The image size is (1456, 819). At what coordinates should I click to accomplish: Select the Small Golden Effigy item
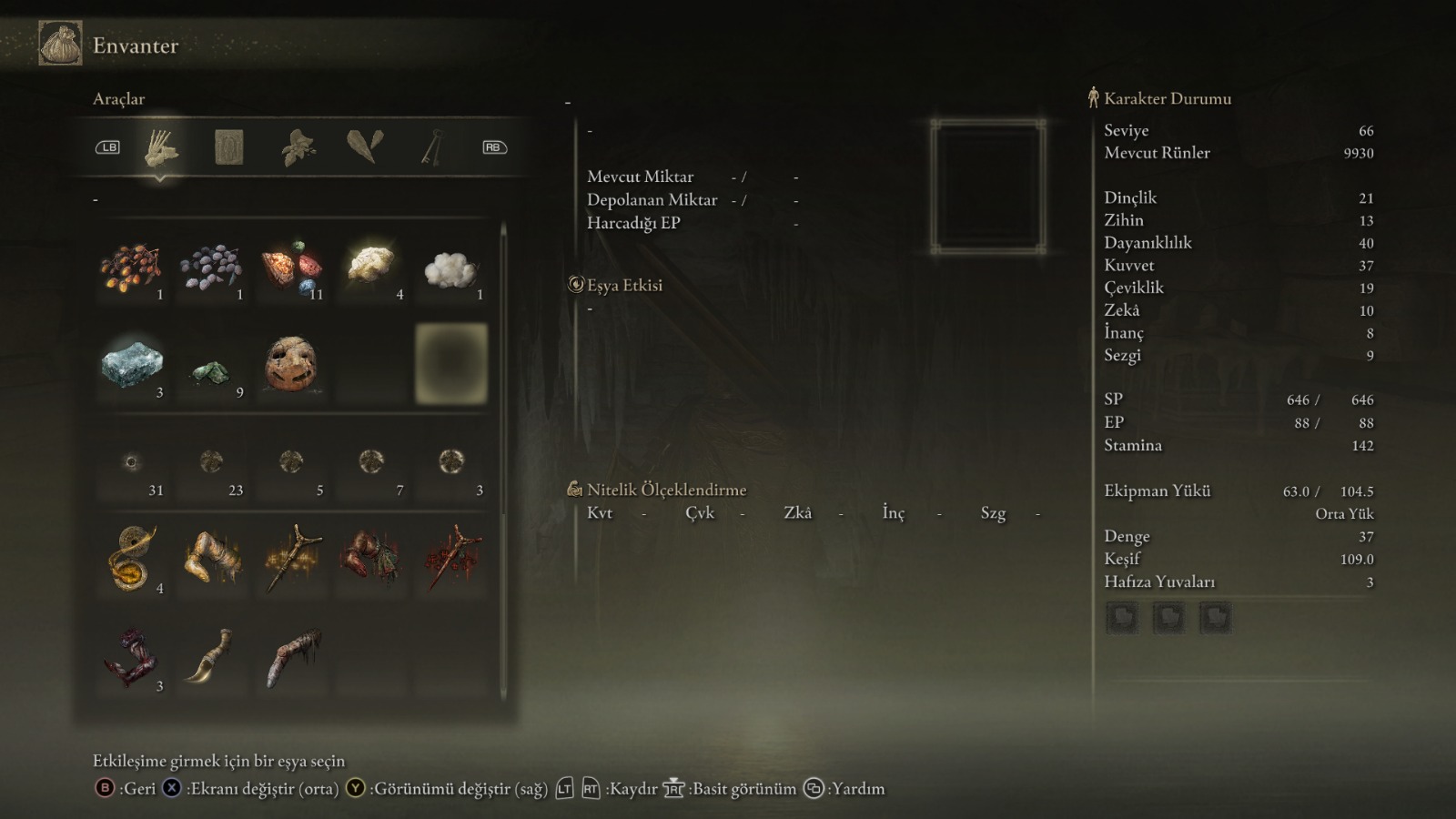pyautogui.click(x=292, y=558)
